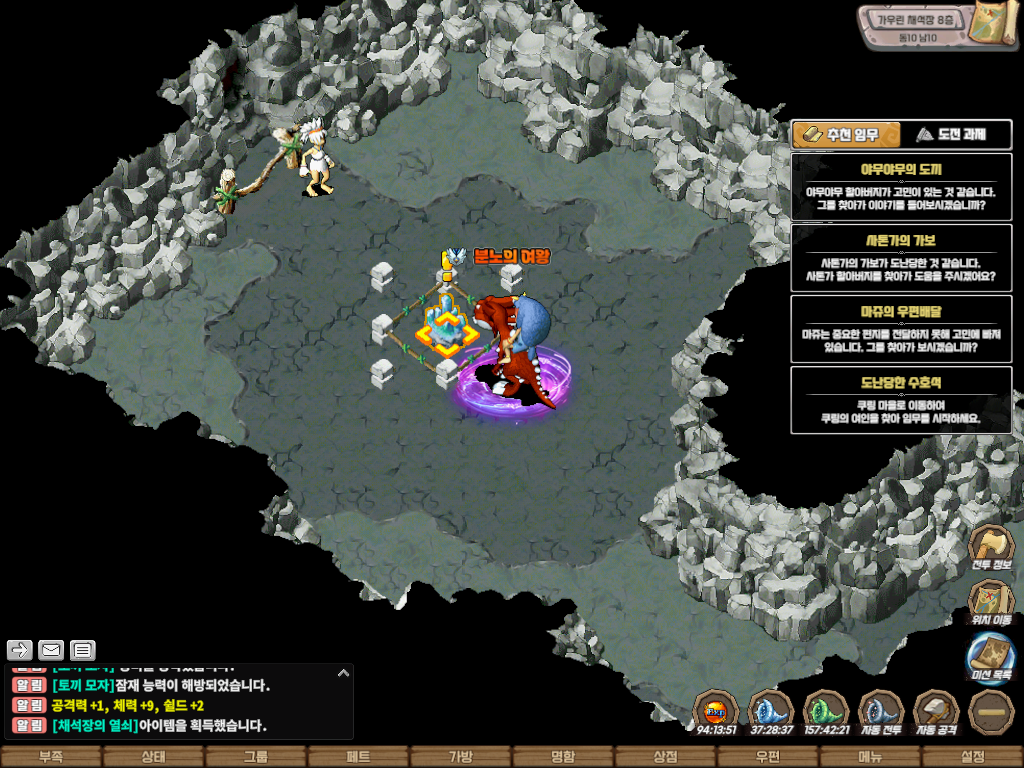
Task: Open the 페트 (Pet) menu
Action: point(358,757)
